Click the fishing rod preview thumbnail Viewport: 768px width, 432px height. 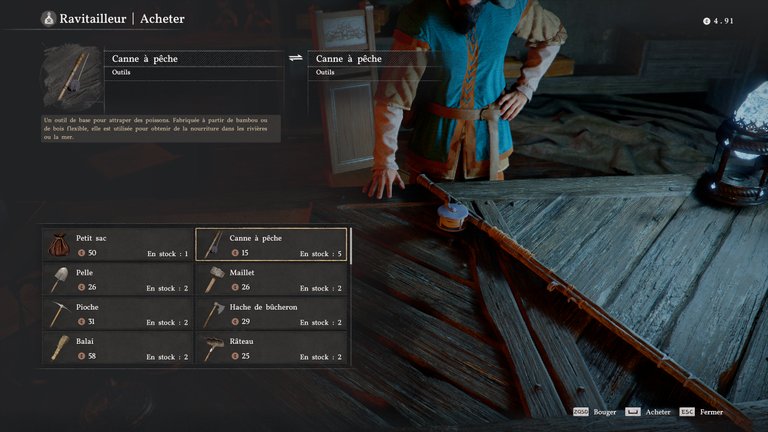pyautogui.click(x=73, y=79)
